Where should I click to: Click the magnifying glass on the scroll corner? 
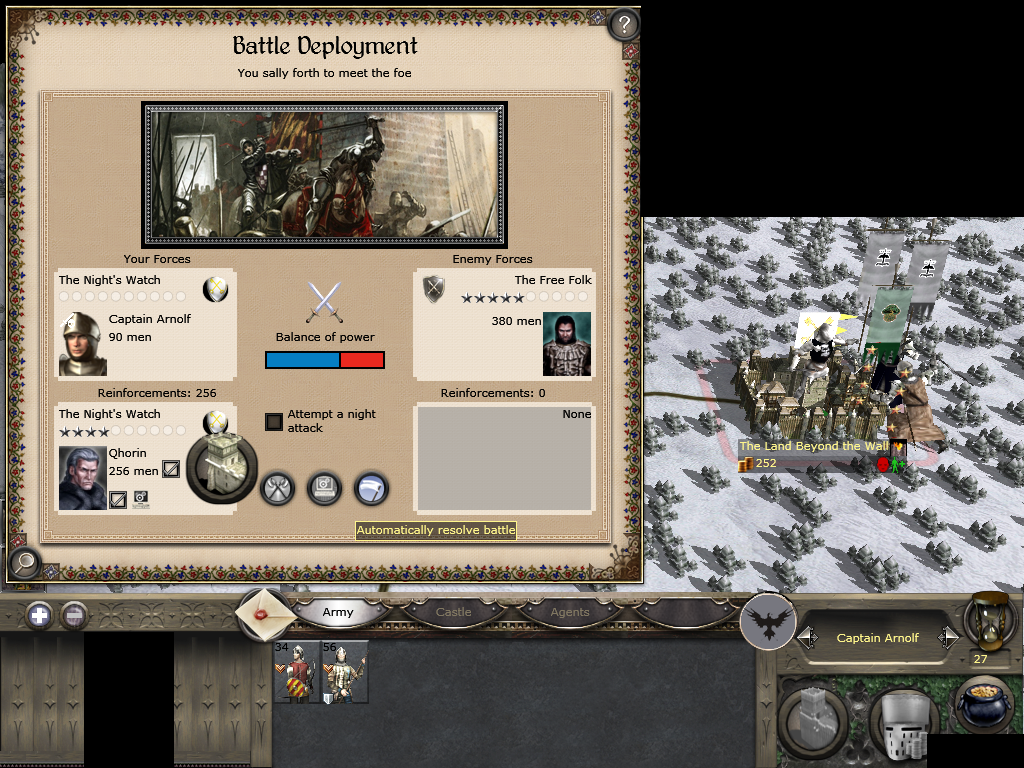(x=22, y=564)
